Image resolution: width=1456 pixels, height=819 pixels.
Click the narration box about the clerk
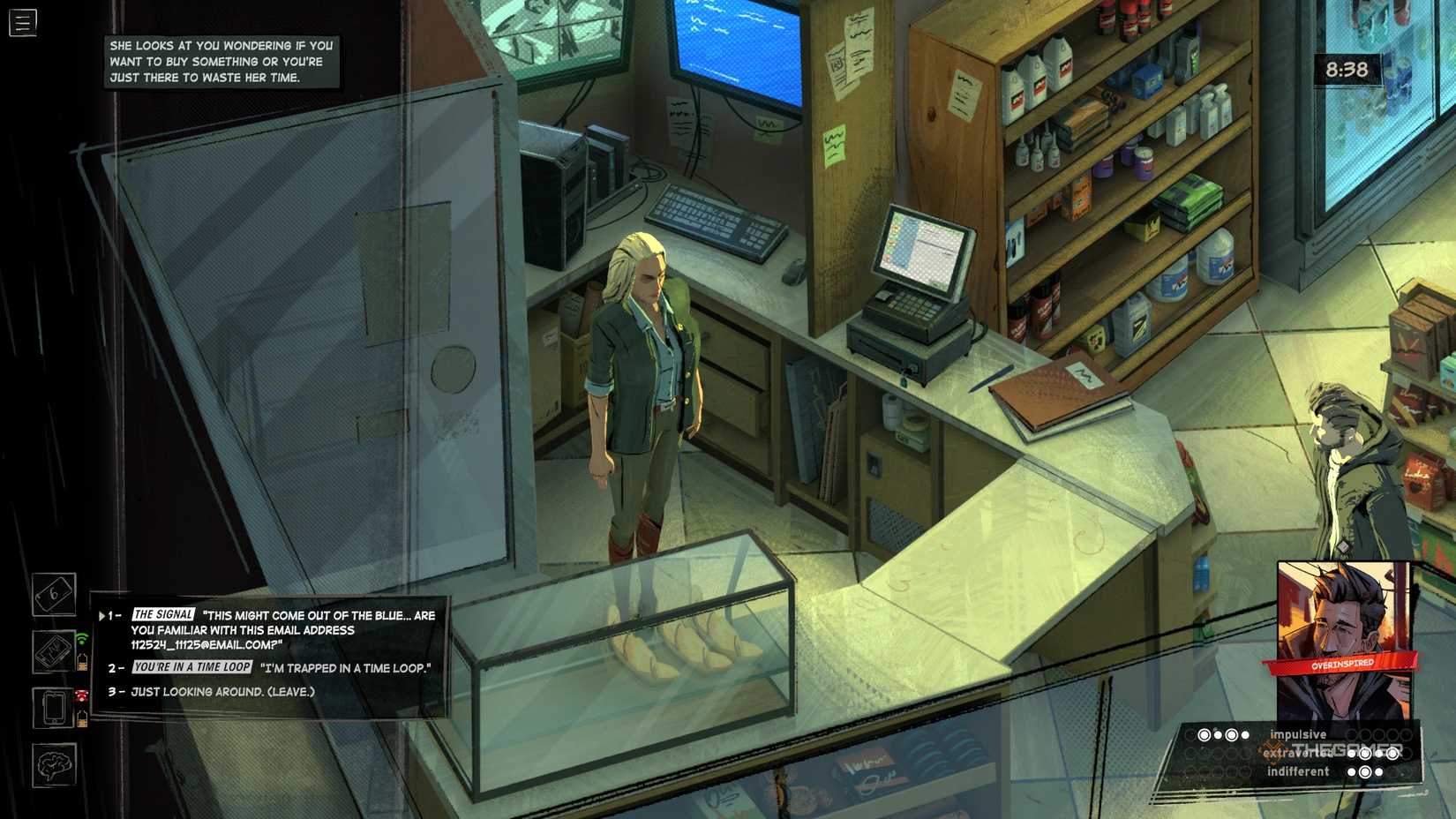(222, 61)
